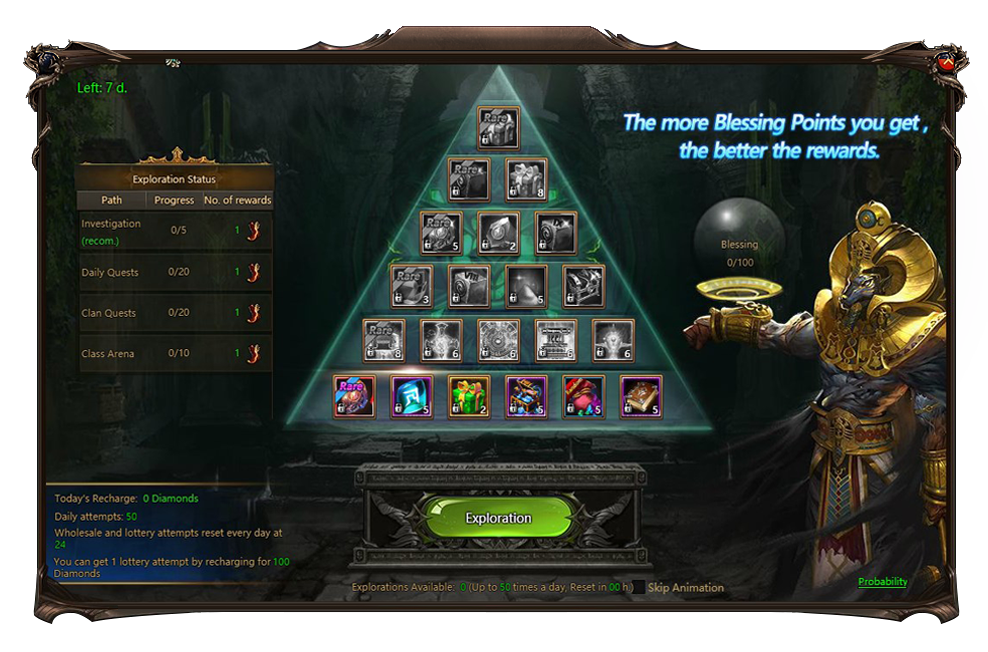This screenshot has height=652, width=988.
Task: Select the blue rune stone reward
Action: pyautogui.click(x=411, y=396)
